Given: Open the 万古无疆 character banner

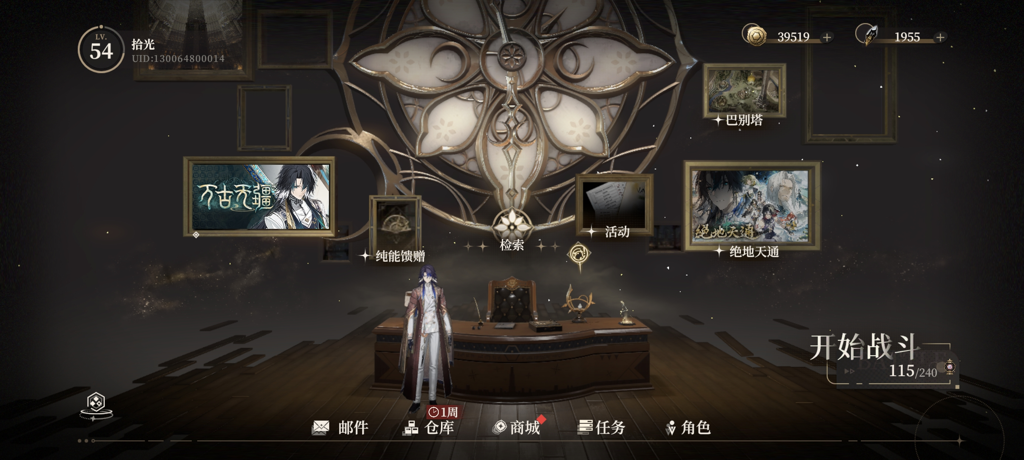Looking at the screenshot, I should pyautogui.click(x=259, y=196).
